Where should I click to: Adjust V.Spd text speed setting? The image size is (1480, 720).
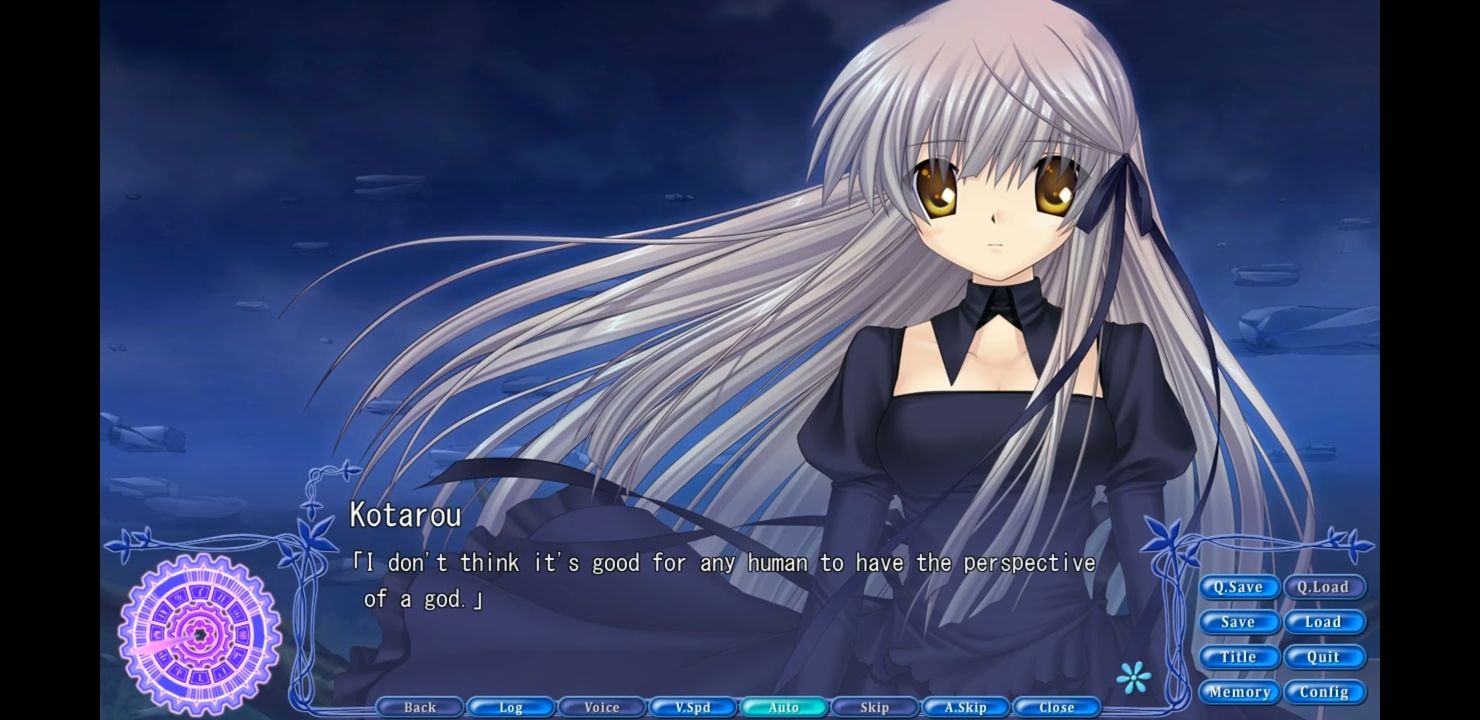[692, 707]
